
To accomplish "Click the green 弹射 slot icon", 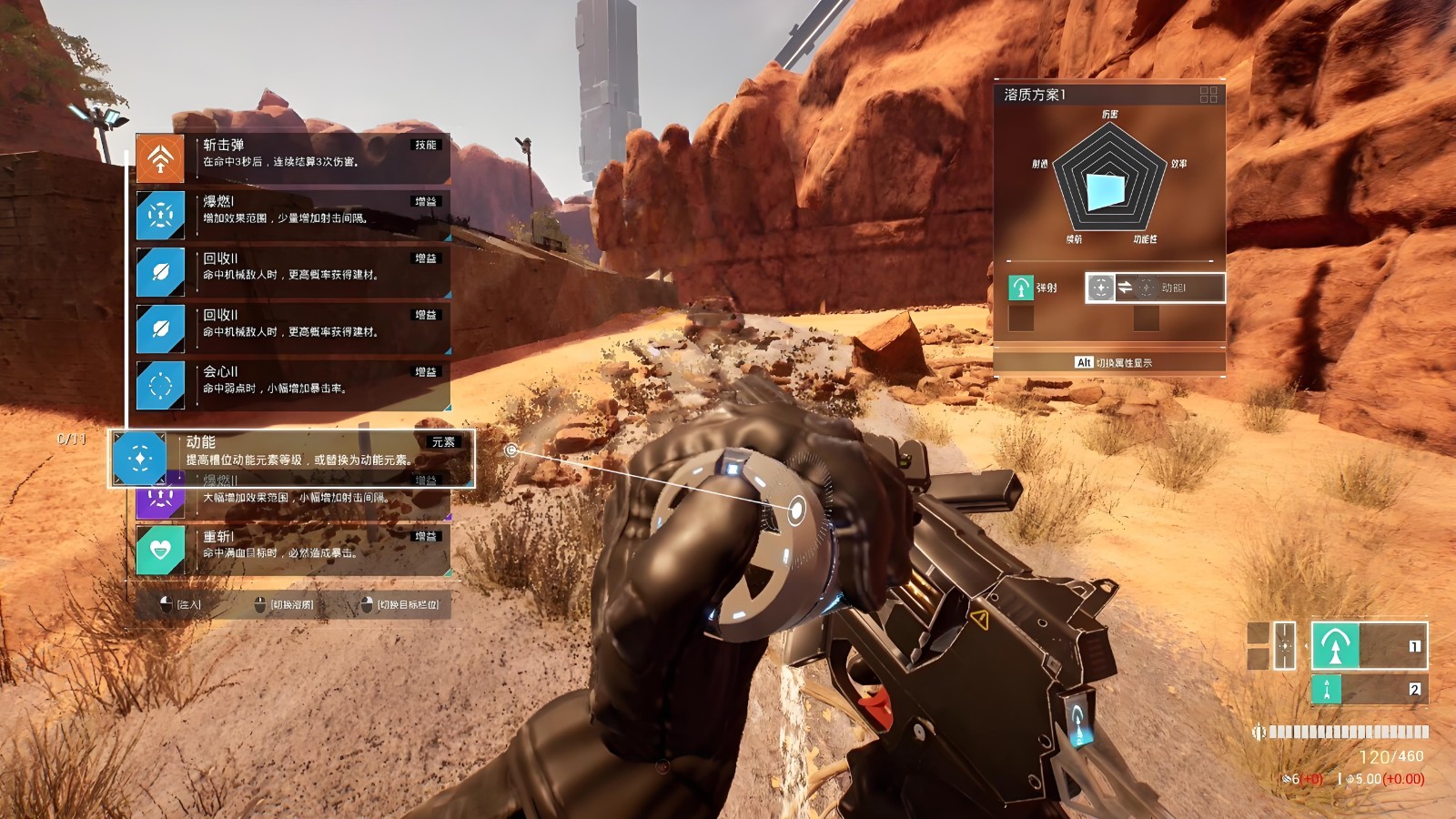I will 1021,288.
